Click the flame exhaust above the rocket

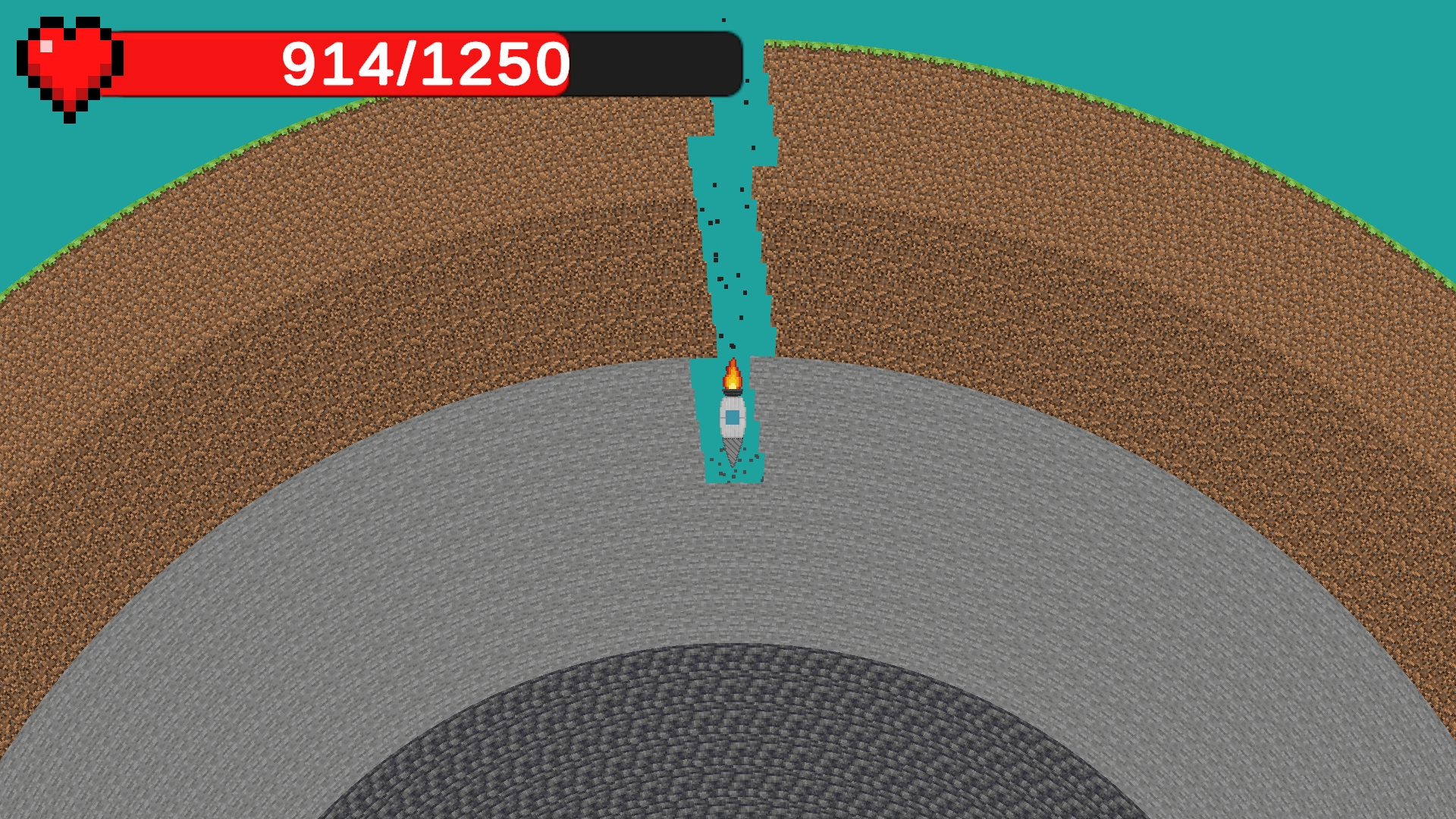point(732,375)
